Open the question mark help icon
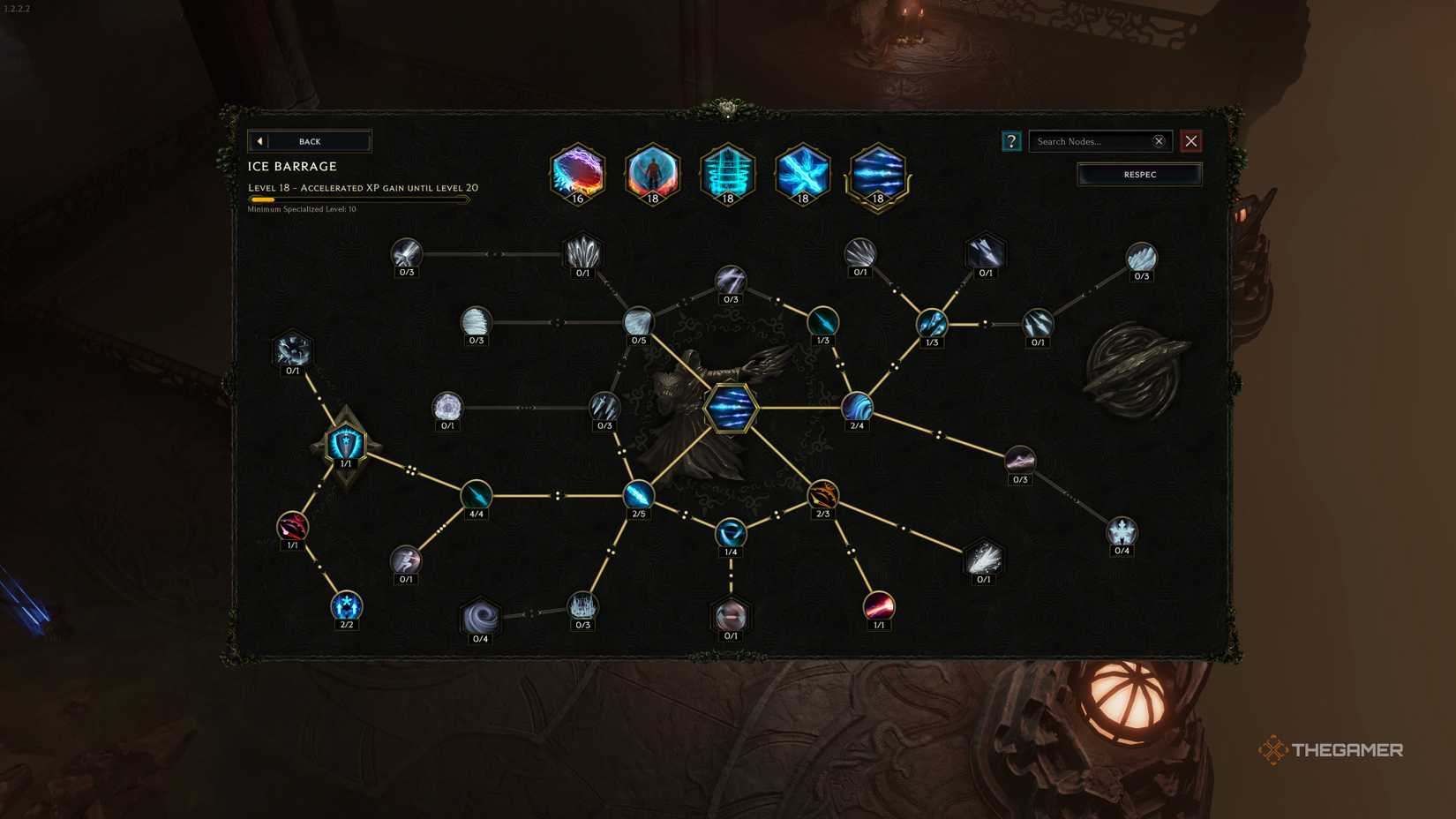Viewport: 1456px width, 819px height. pos(1011,141)
